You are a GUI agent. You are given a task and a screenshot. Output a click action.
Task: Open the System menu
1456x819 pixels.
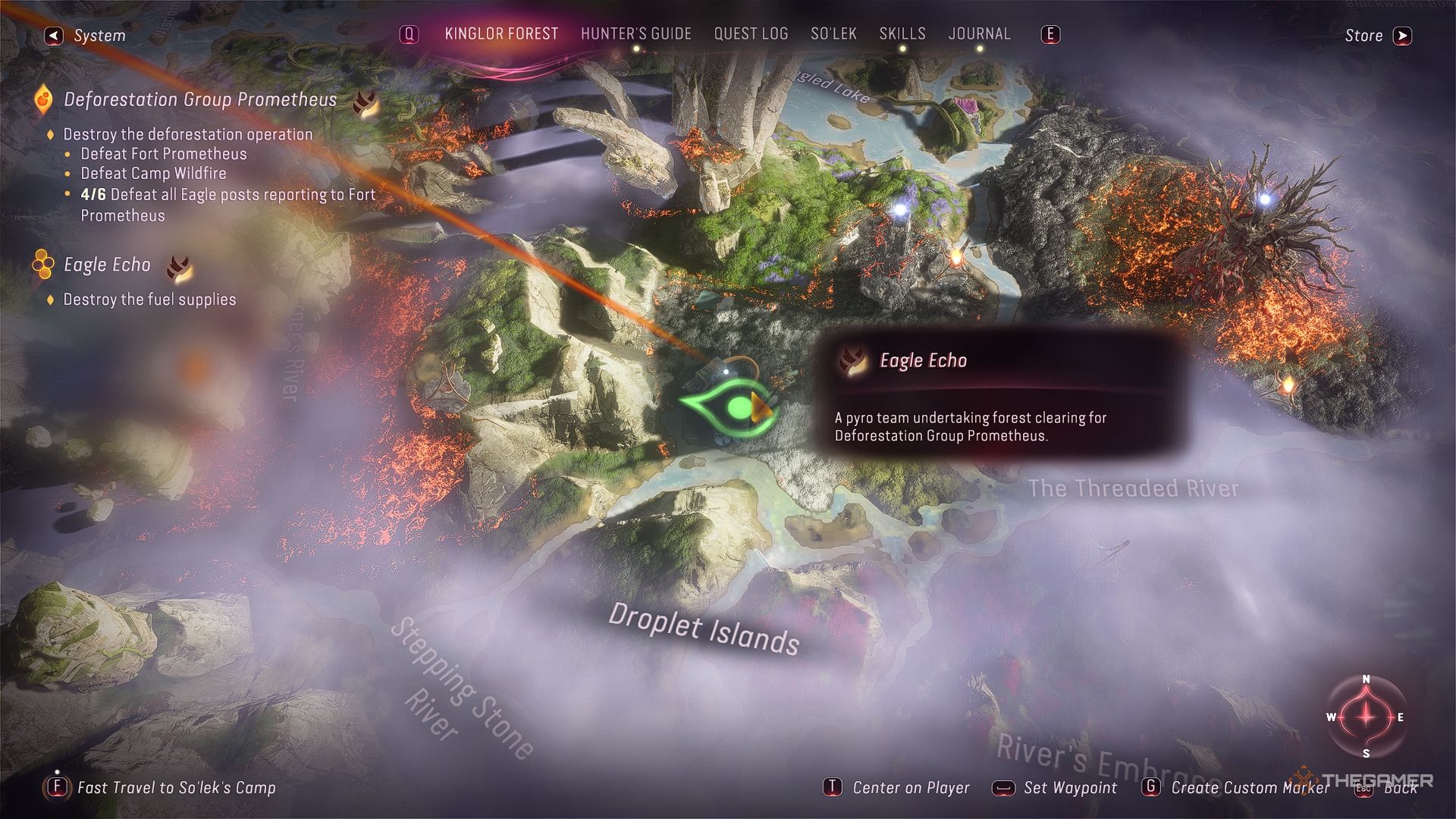pyautogui.click(x=86, y=36)
